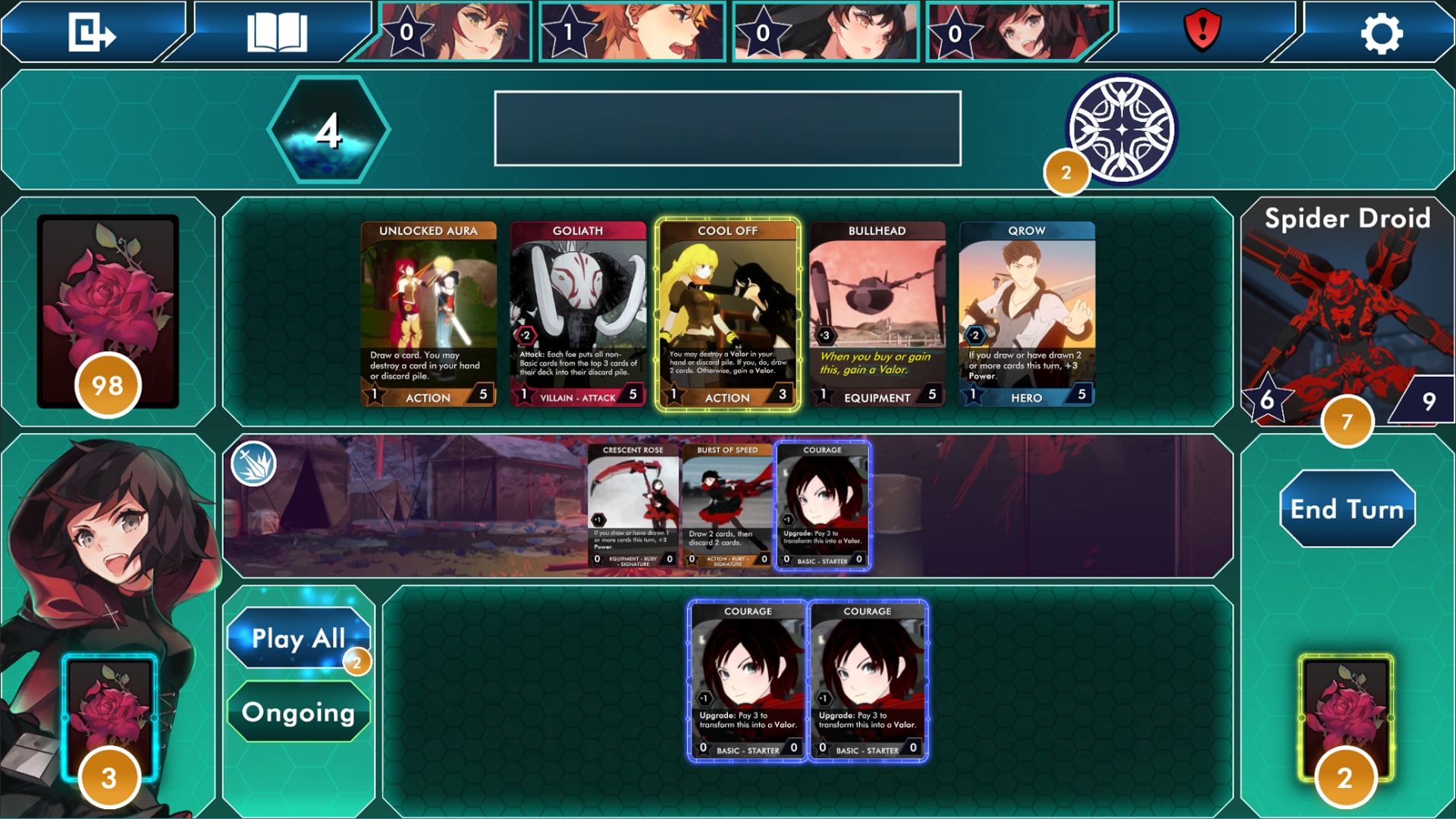Click the snowflake faction emblem with badge 2
Image resolution: width=1456 pixels, height=819 pixels.
[x=1122, y=127]
